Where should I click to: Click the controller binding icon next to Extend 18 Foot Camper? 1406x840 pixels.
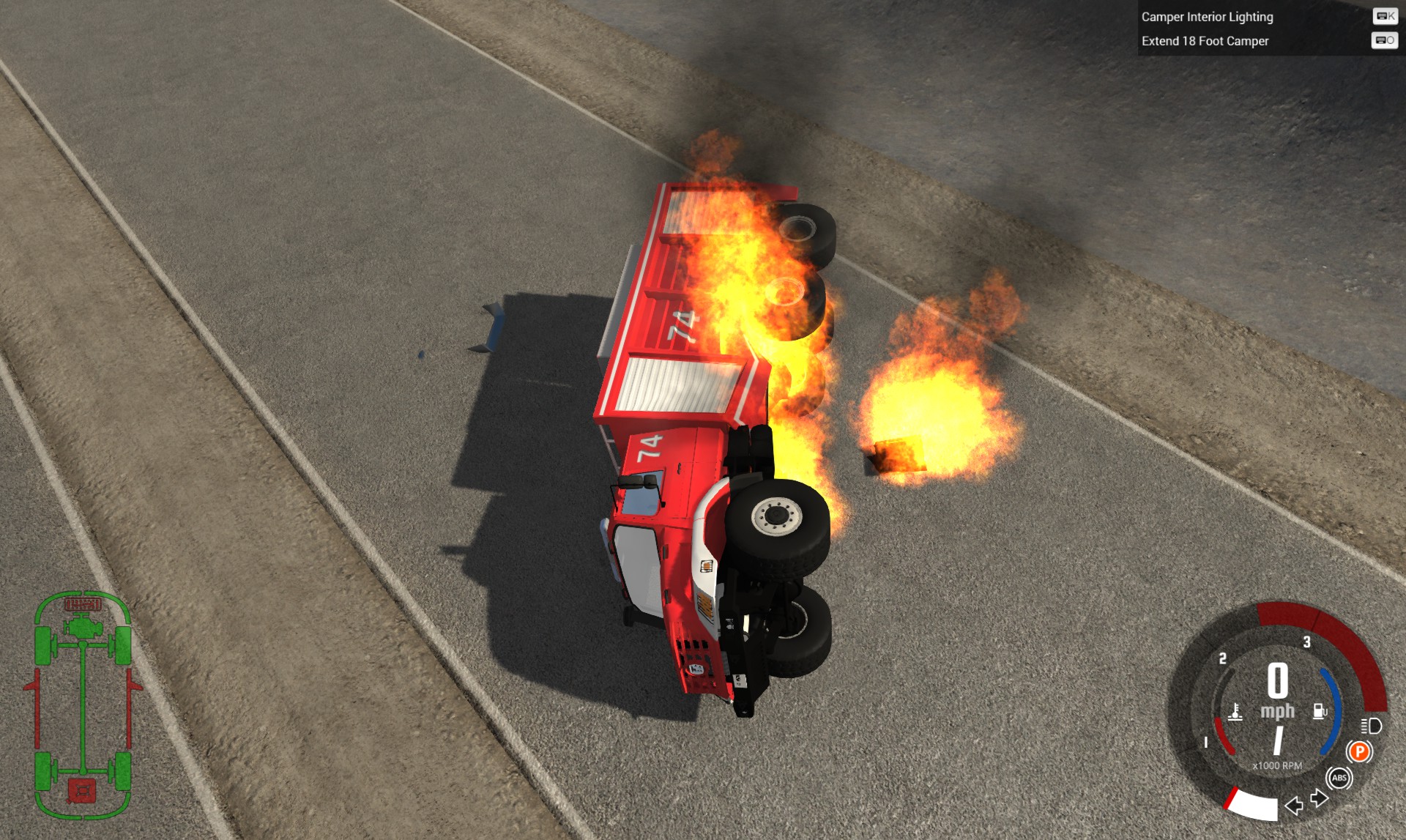point(1385,42)
